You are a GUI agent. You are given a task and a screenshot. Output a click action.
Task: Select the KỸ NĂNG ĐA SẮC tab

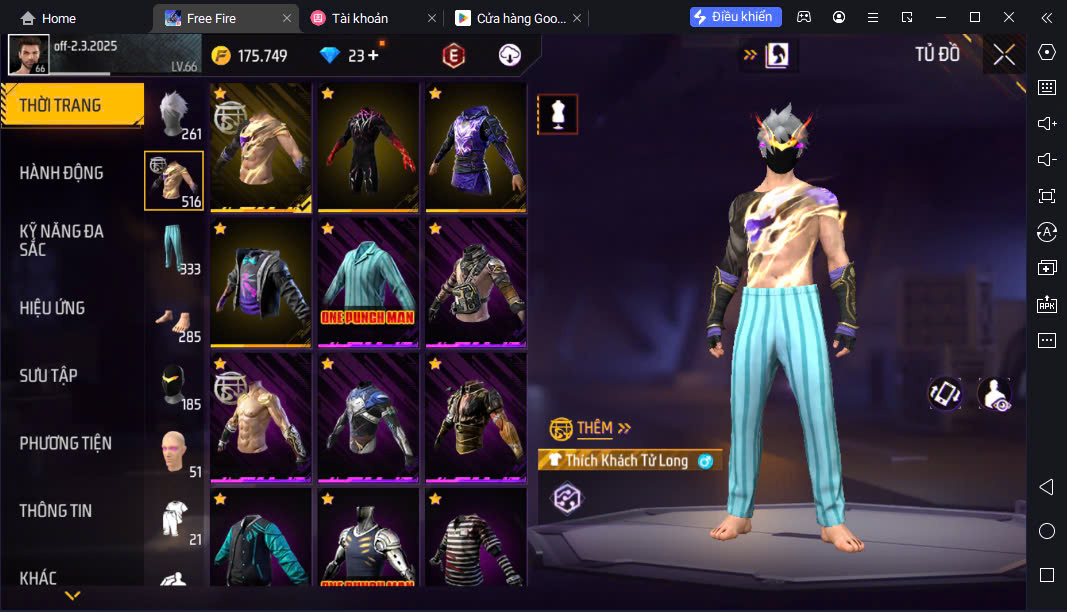(x=61, y=240)
